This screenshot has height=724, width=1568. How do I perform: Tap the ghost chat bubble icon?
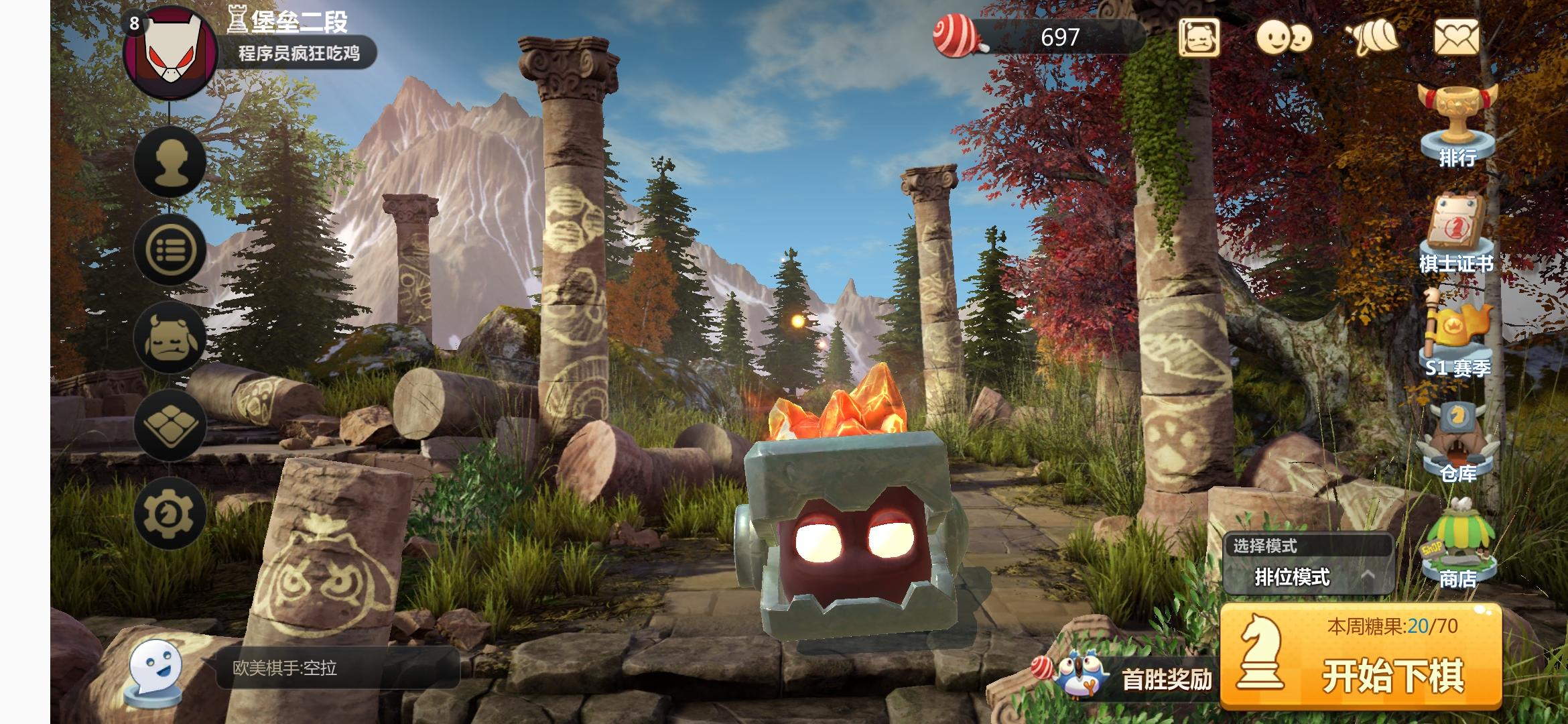(x=155, y=670)
